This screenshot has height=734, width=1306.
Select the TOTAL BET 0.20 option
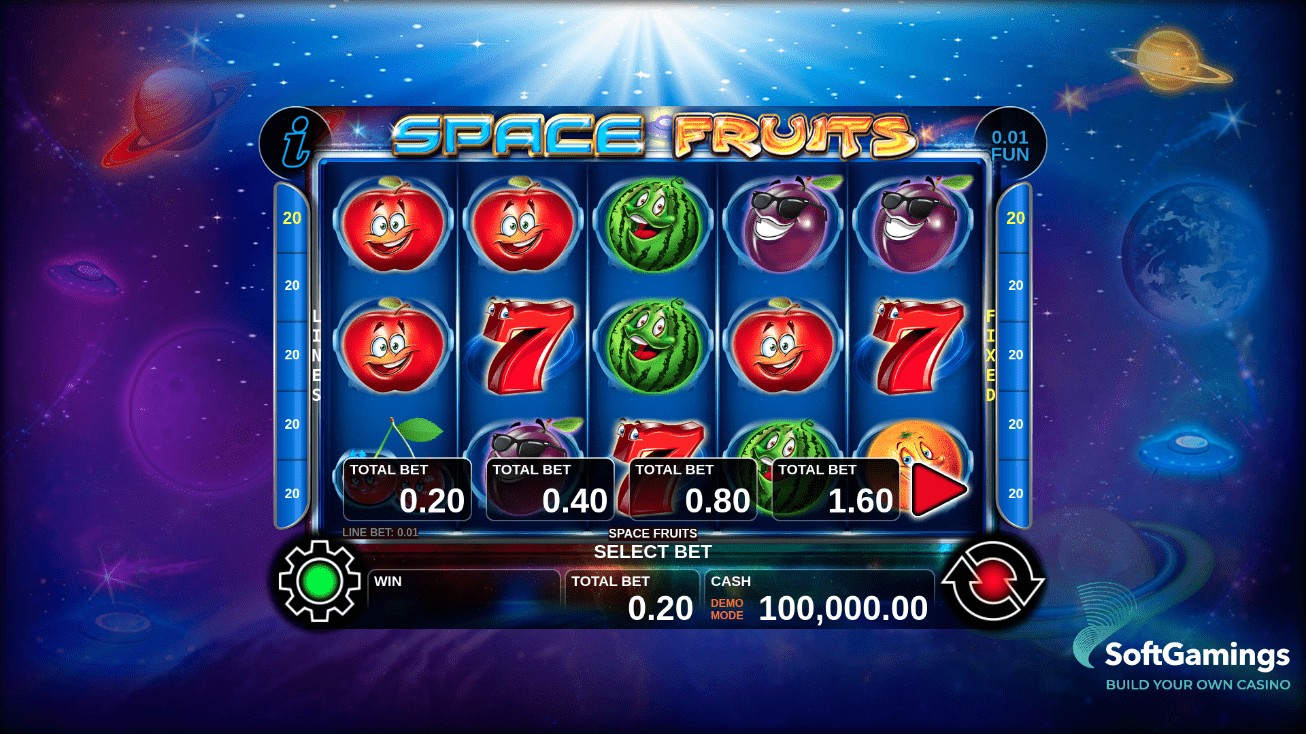408,488
